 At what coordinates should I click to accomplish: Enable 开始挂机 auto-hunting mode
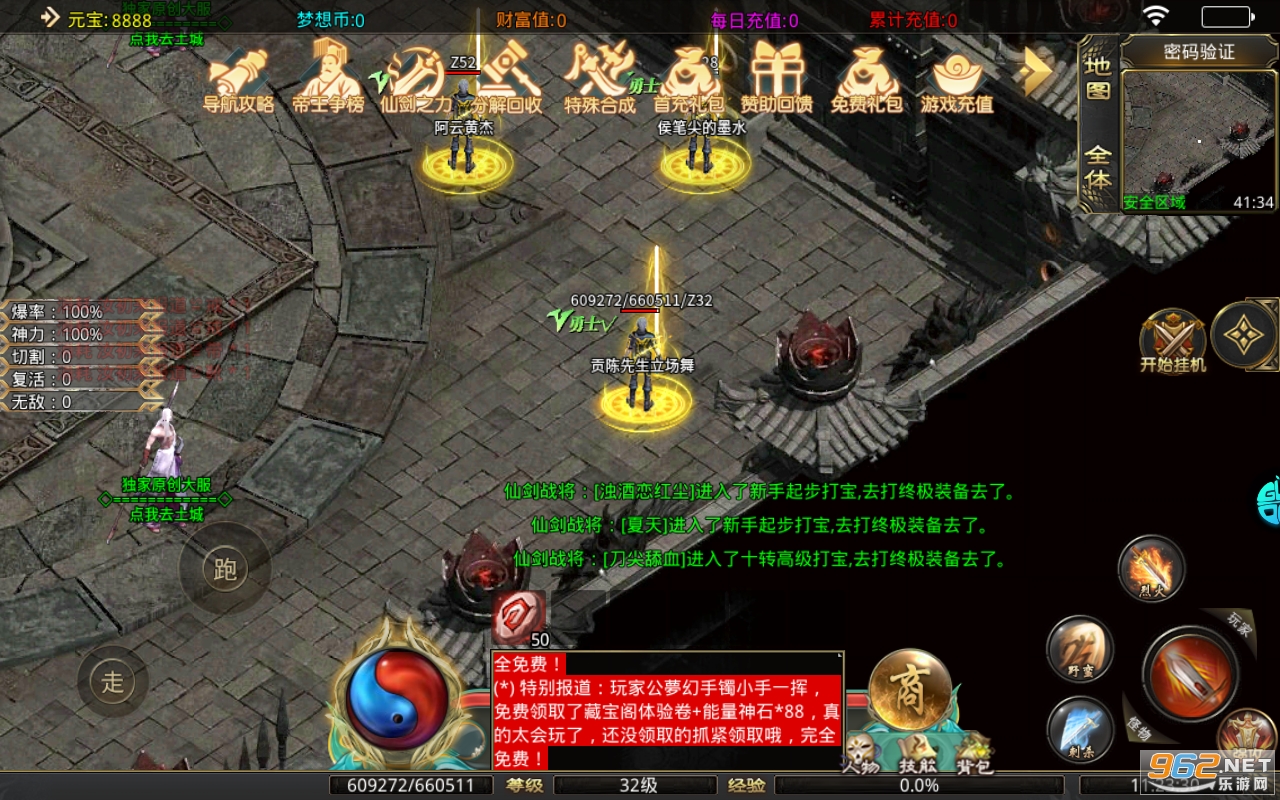coord(1172,340)
